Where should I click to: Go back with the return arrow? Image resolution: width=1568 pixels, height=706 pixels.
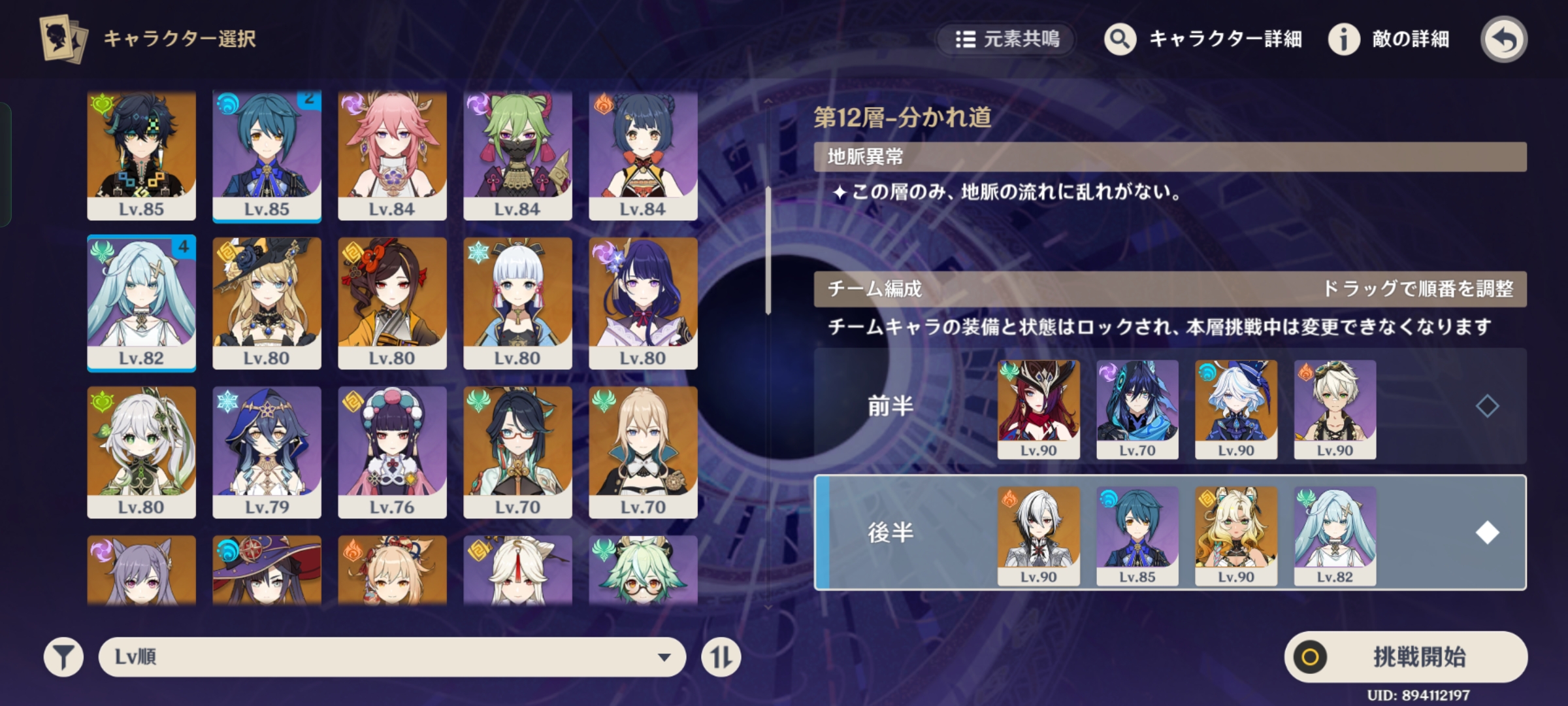point(1503,39)
